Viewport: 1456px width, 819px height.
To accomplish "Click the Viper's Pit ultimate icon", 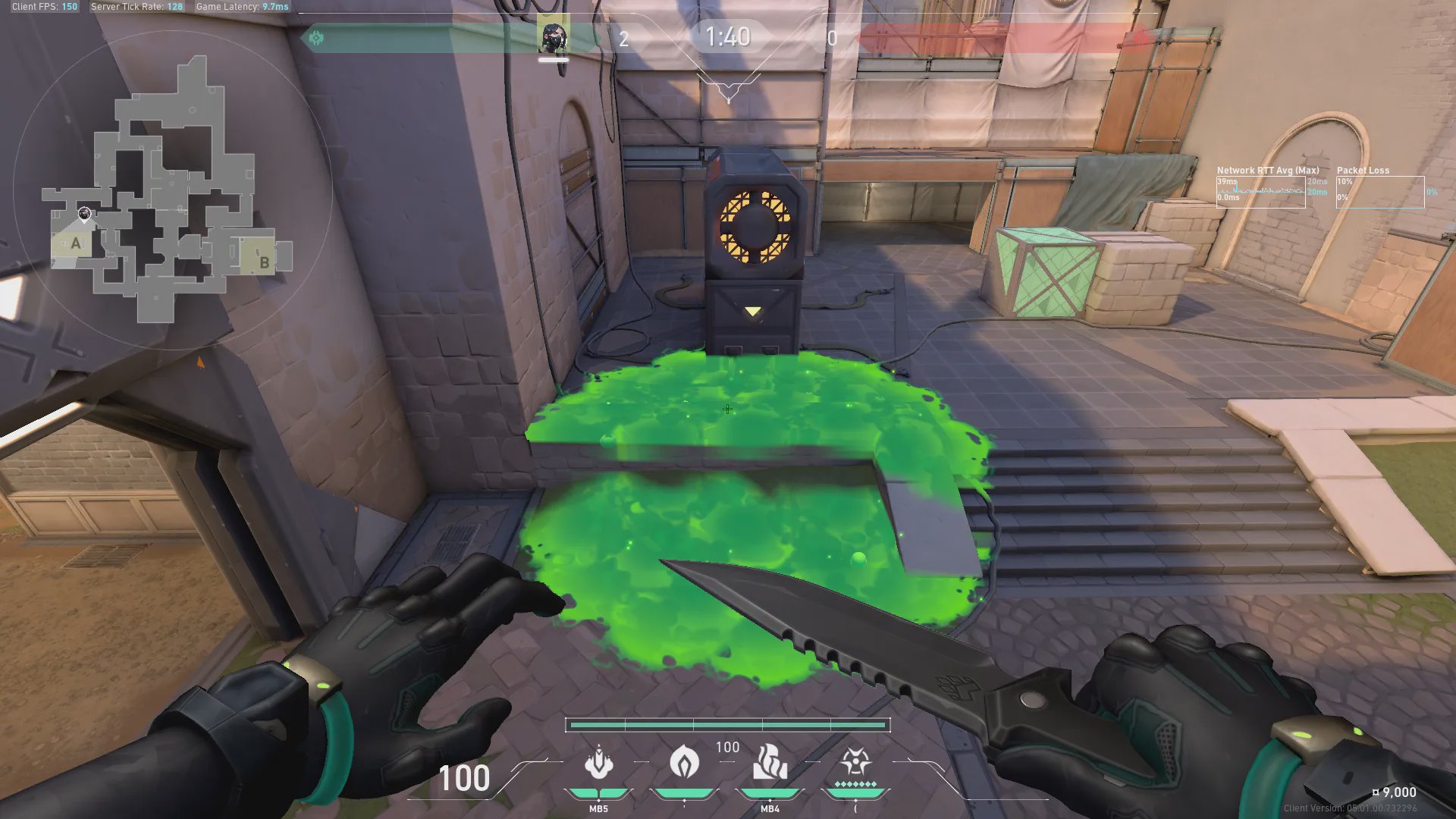I will (855, 761).
